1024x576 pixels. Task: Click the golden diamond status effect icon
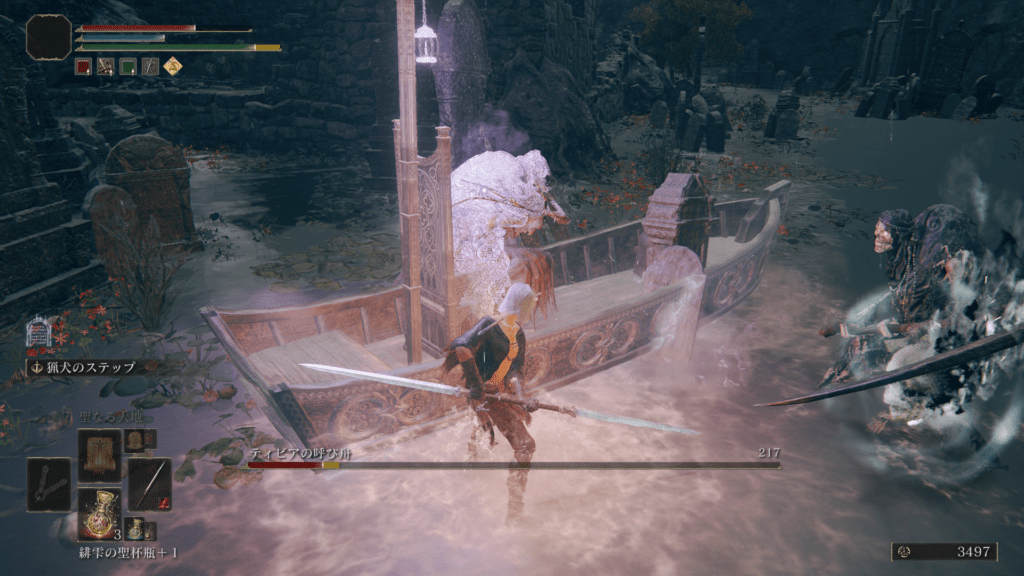coord(172,67)
